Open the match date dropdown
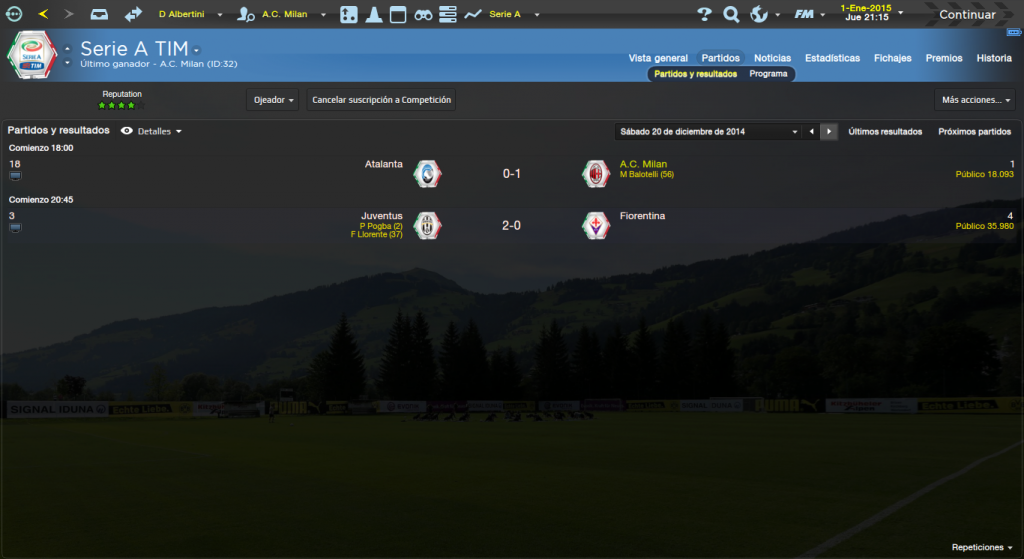This screenshot has height=559, width=1024. [795, 131]
